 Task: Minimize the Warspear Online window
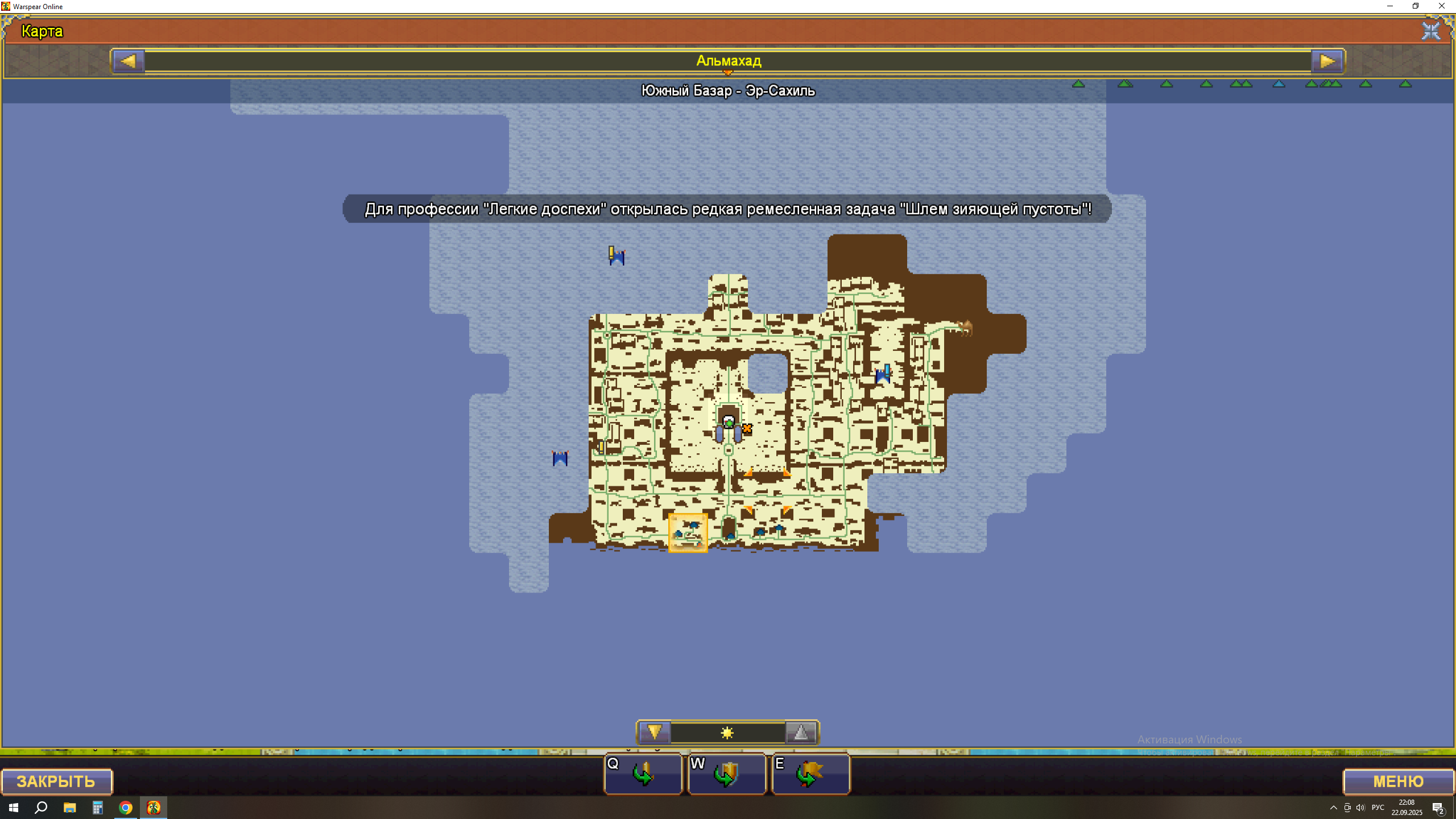tap(1389, 6)
